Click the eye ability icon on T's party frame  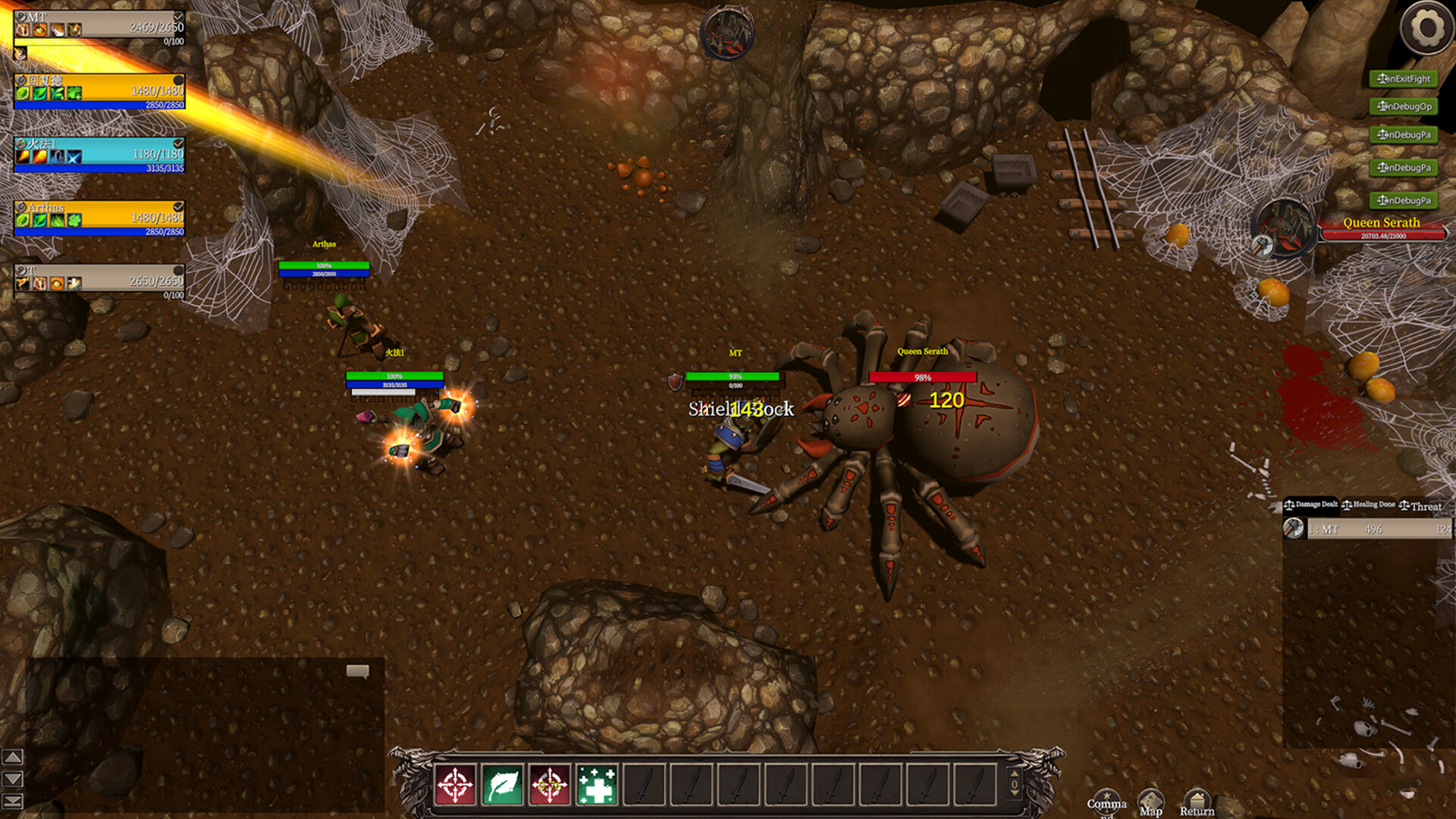56,284
